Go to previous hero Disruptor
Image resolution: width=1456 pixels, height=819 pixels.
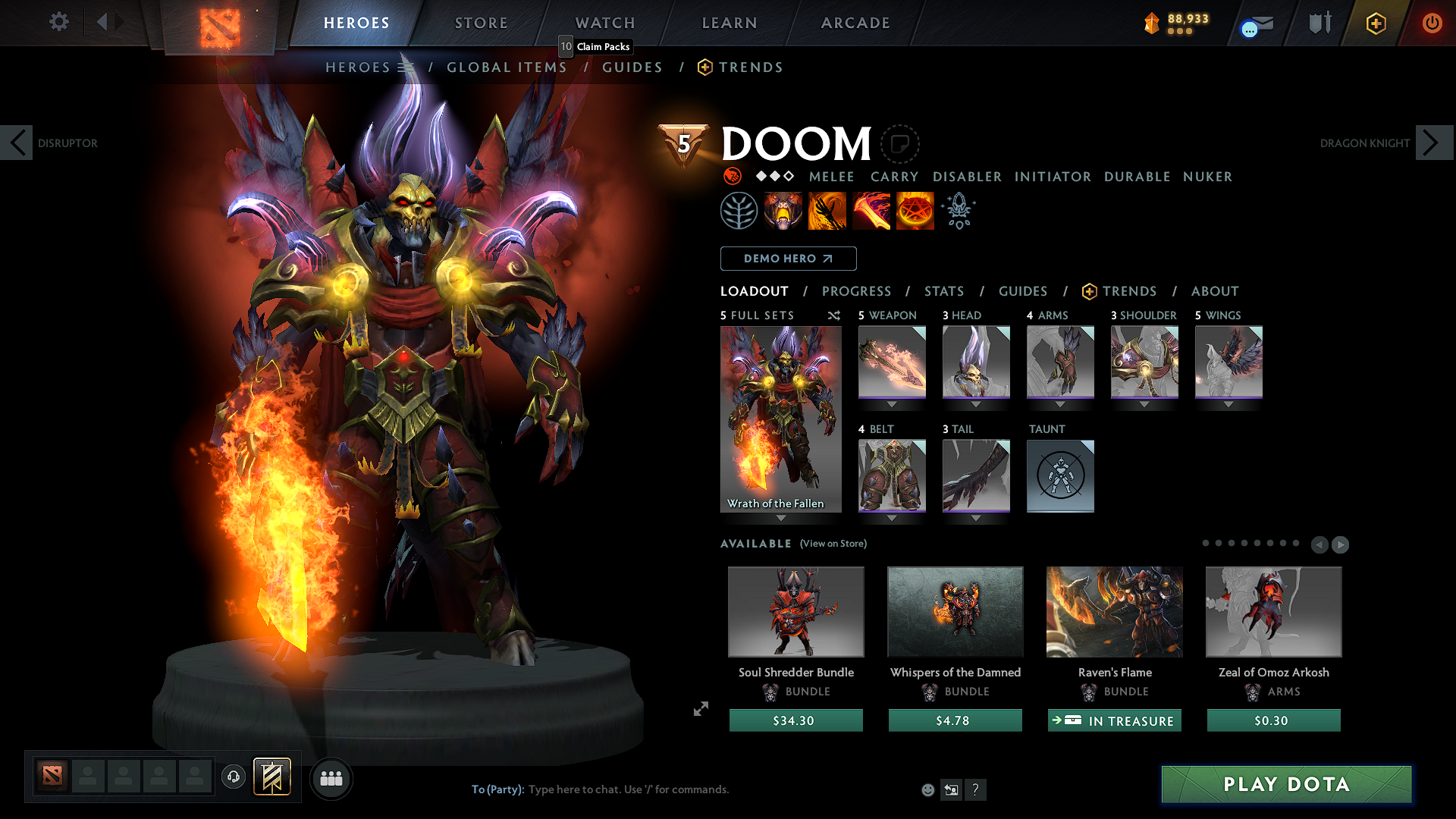(x=17, y=143)
